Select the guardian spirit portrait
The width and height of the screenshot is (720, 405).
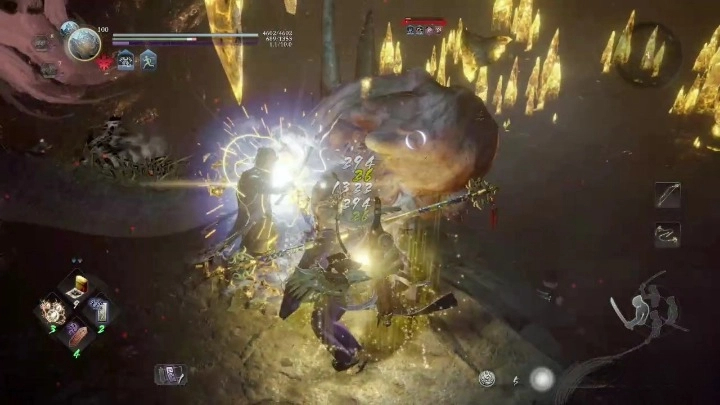tap(84, 43)
